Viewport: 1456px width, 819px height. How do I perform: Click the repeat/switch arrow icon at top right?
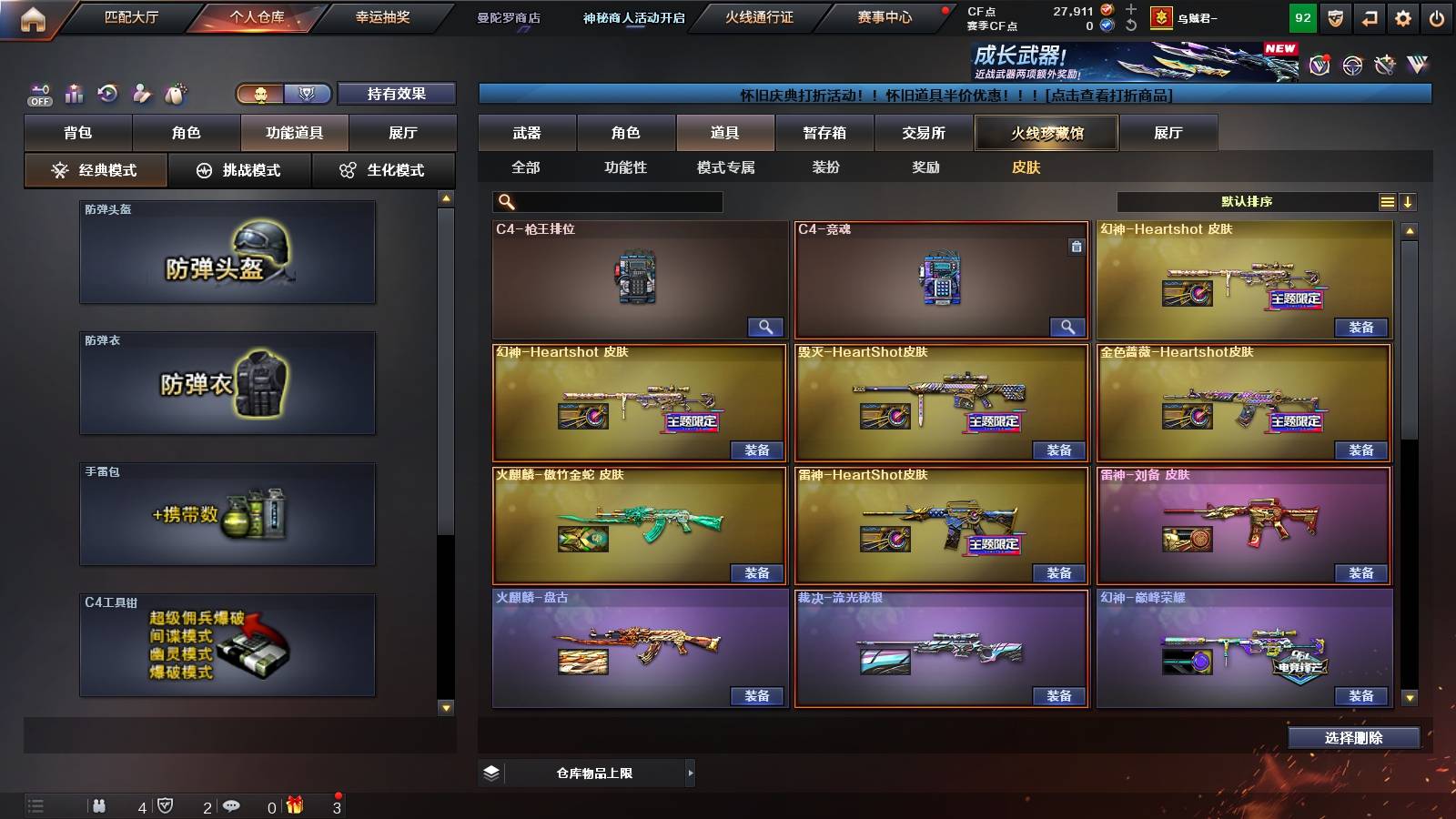(1369, 17)
